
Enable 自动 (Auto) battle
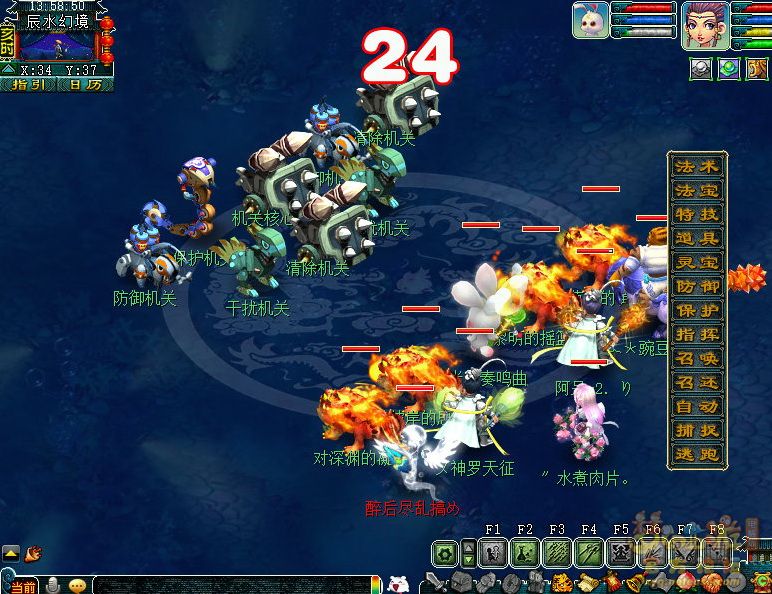(x=697, y=407)
